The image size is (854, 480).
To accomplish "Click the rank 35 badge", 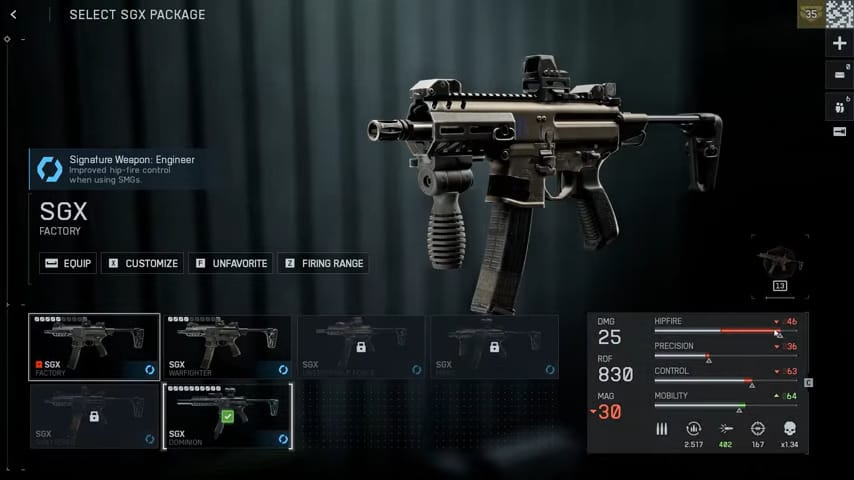I will [811, 14].
